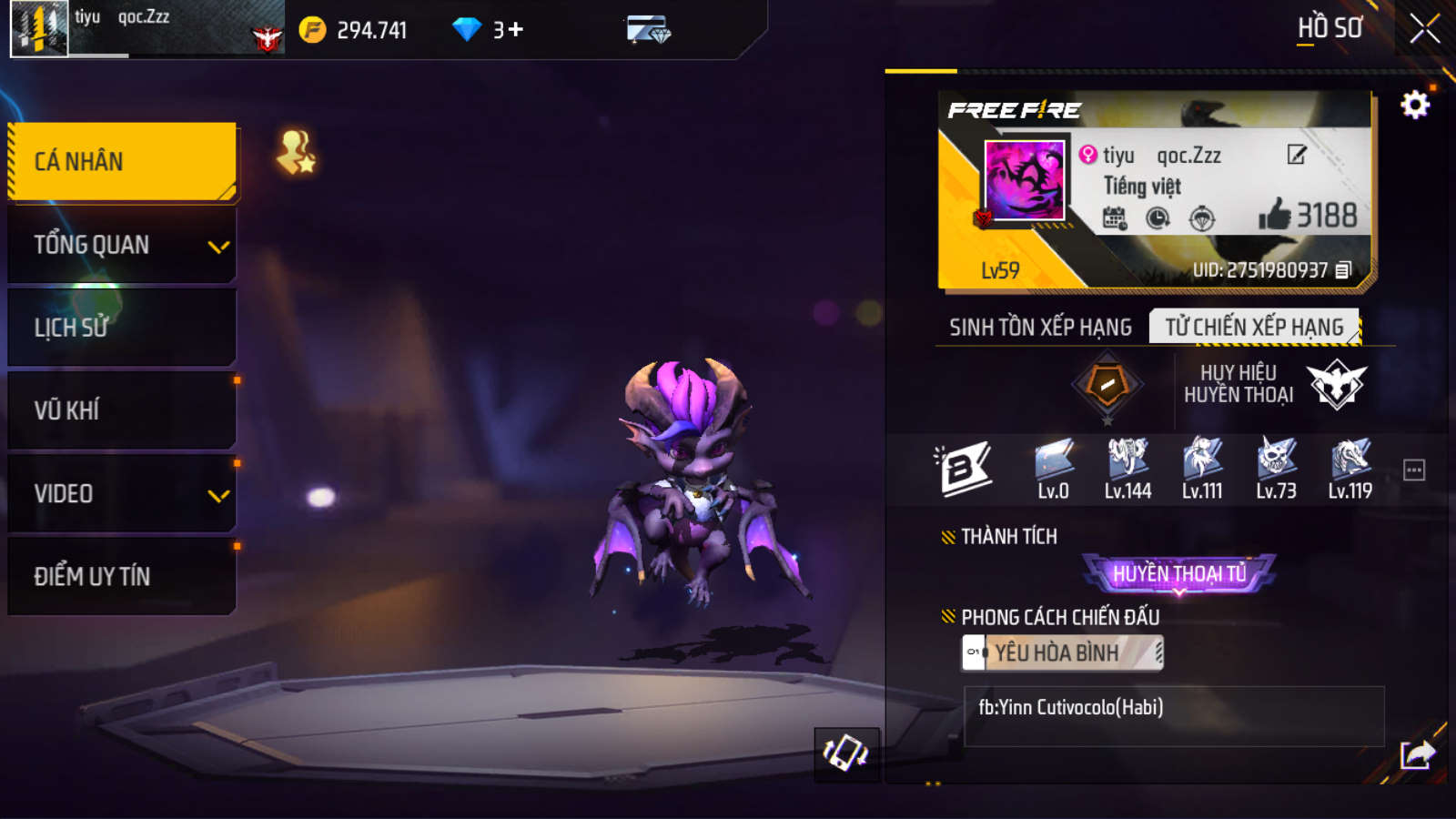Viewport: 1456px width, 819px height.
Task: Open profile settings gear icon
Action: (1414, 106)
